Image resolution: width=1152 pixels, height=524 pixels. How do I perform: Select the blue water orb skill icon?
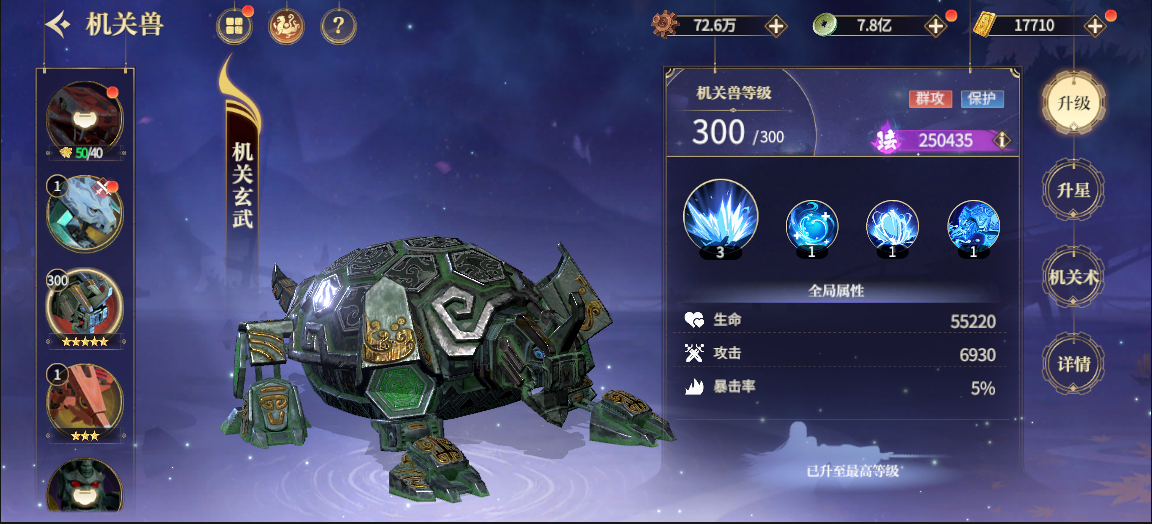pyautogui.click(x=811, y=224)
